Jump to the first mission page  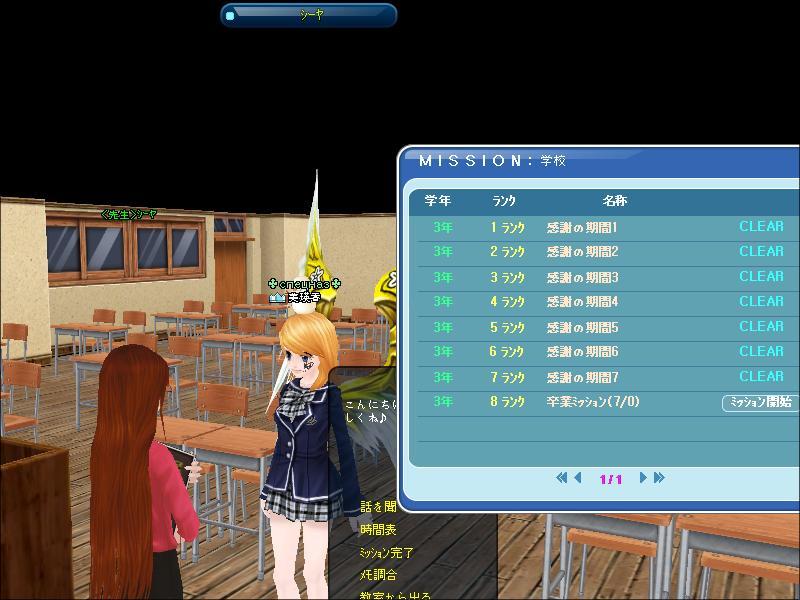tap(562, 478)
